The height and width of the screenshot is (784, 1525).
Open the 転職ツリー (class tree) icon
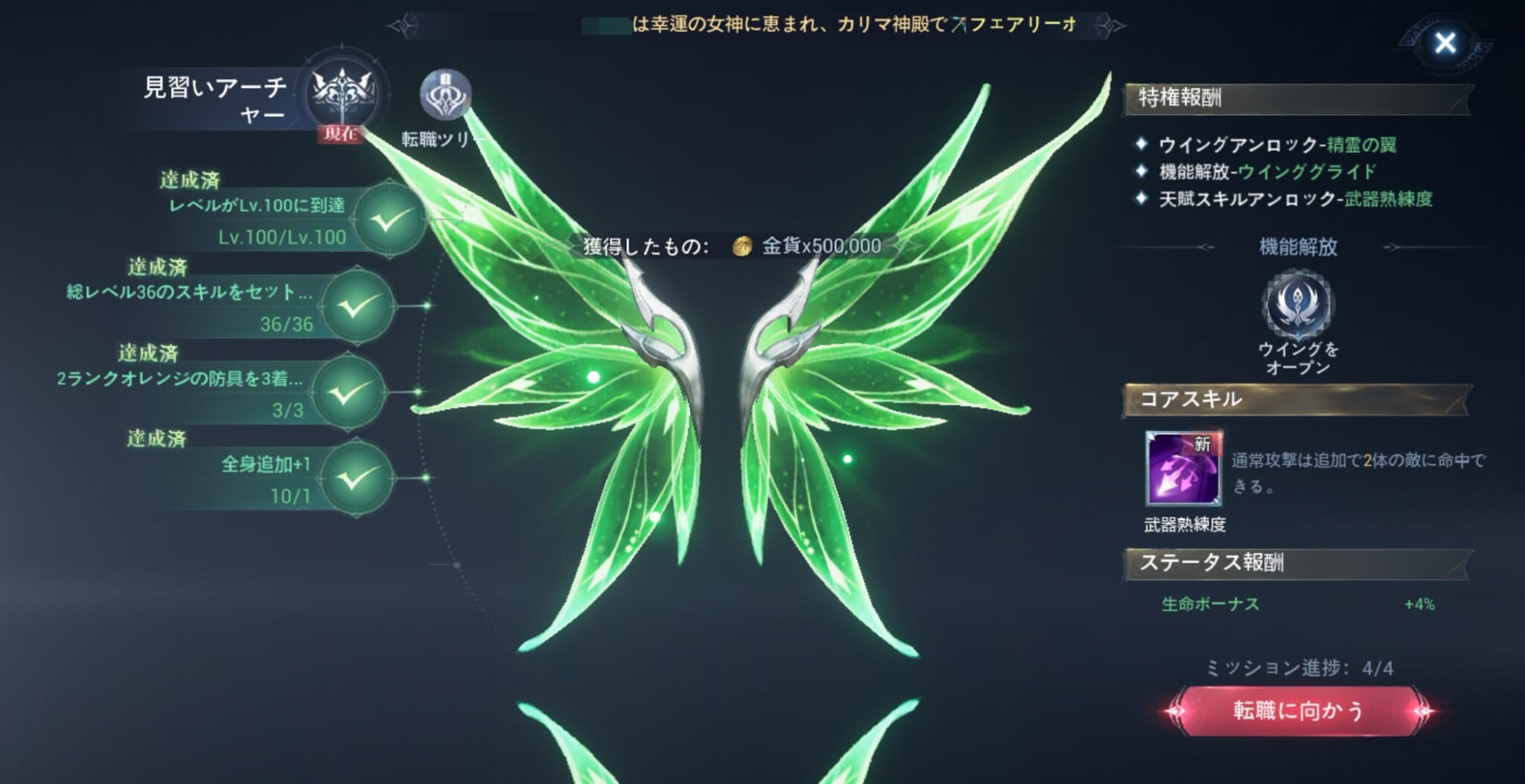pyautogui.click(x=445, y=95)
